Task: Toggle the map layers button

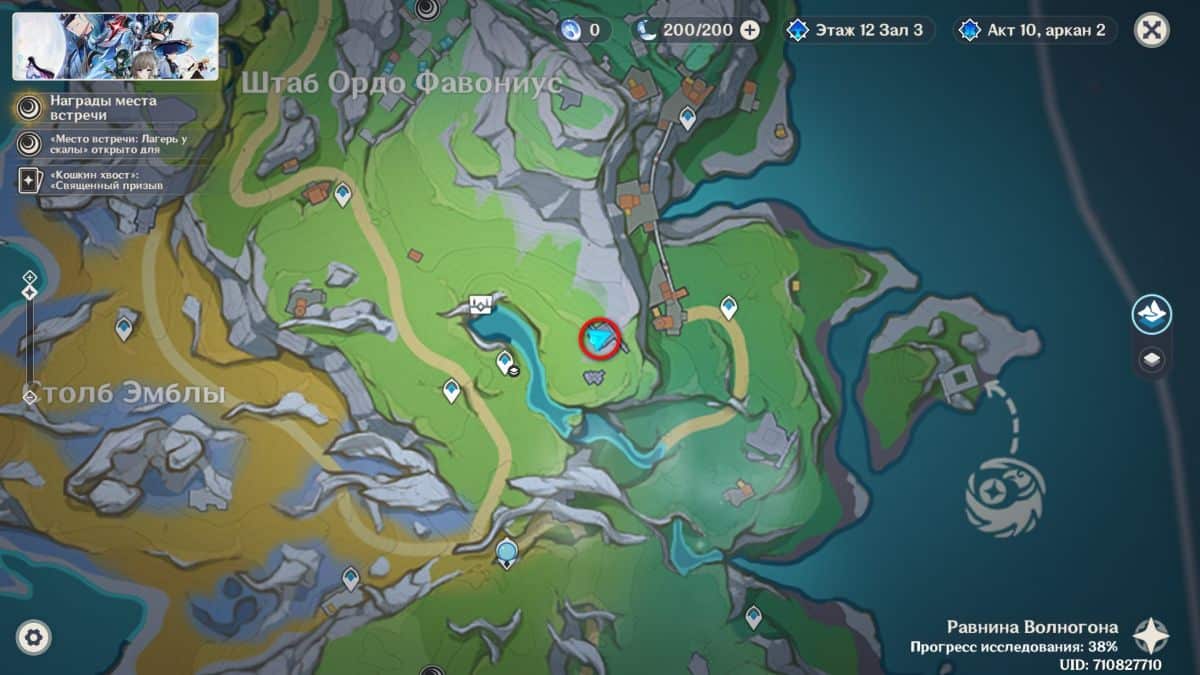Action: click(1152, 359)
